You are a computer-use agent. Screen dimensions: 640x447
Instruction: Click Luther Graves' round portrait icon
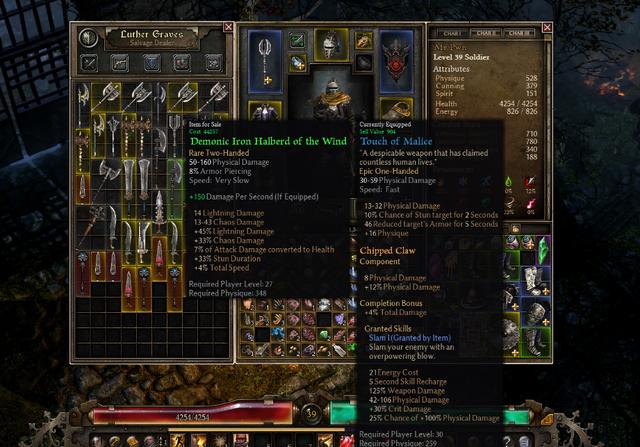click(x=90, y=38)
